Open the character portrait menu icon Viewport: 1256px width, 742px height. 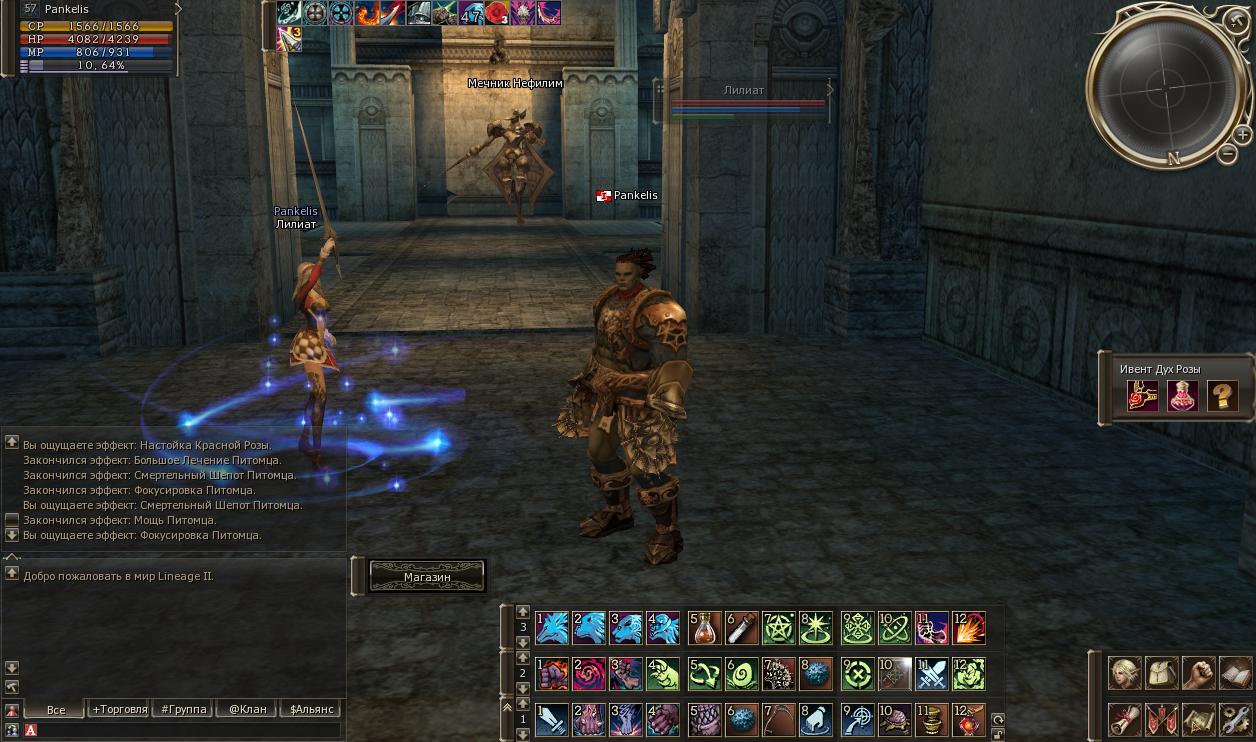coord(1125,673)
